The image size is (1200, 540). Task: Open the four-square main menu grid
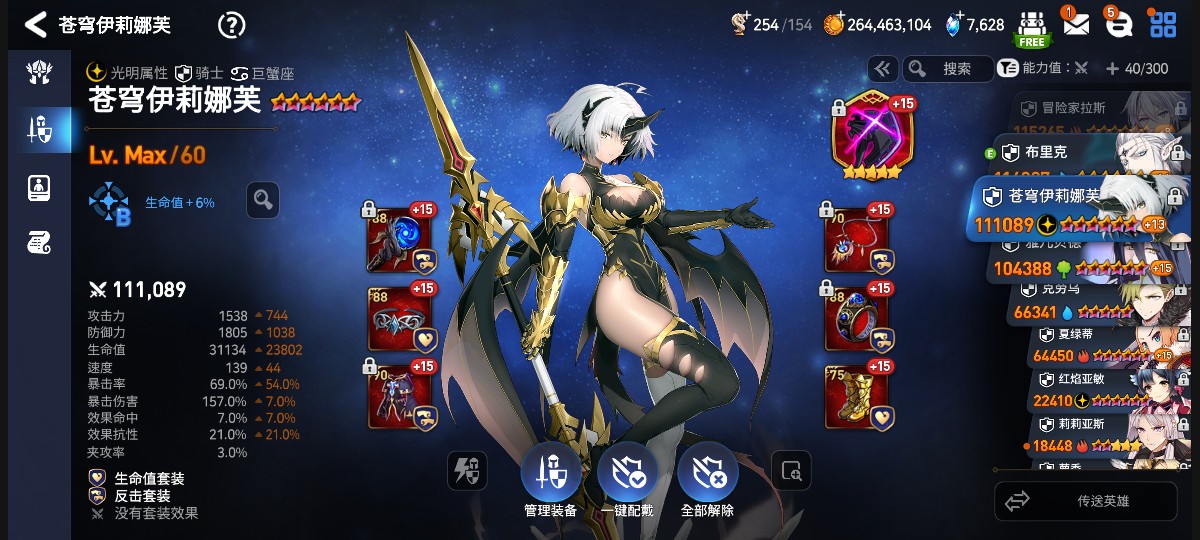pyautogui.click(x=1163, y=25)
